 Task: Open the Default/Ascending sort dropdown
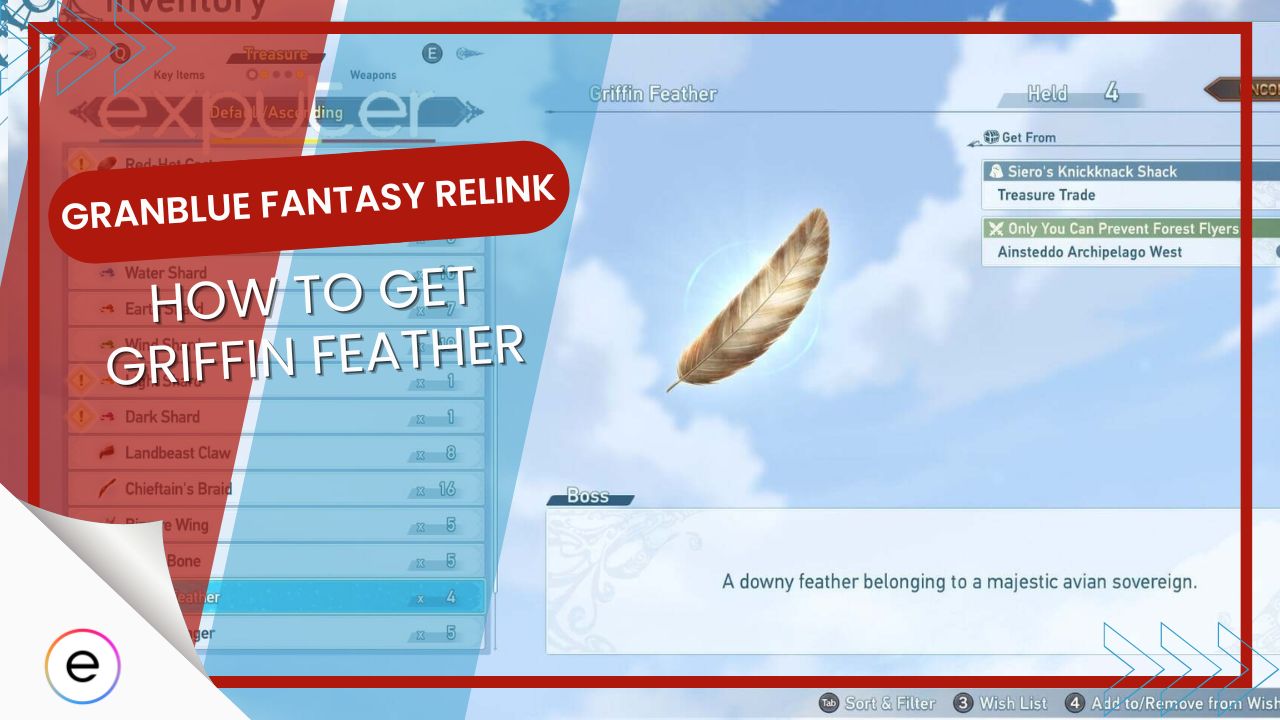pos(275,112)
